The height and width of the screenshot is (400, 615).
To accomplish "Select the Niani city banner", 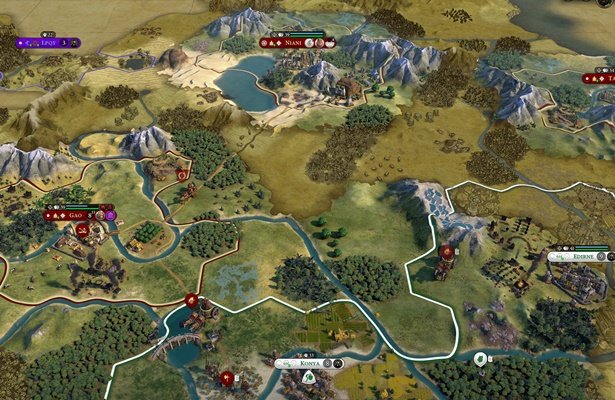I will (x=294, y=43).
